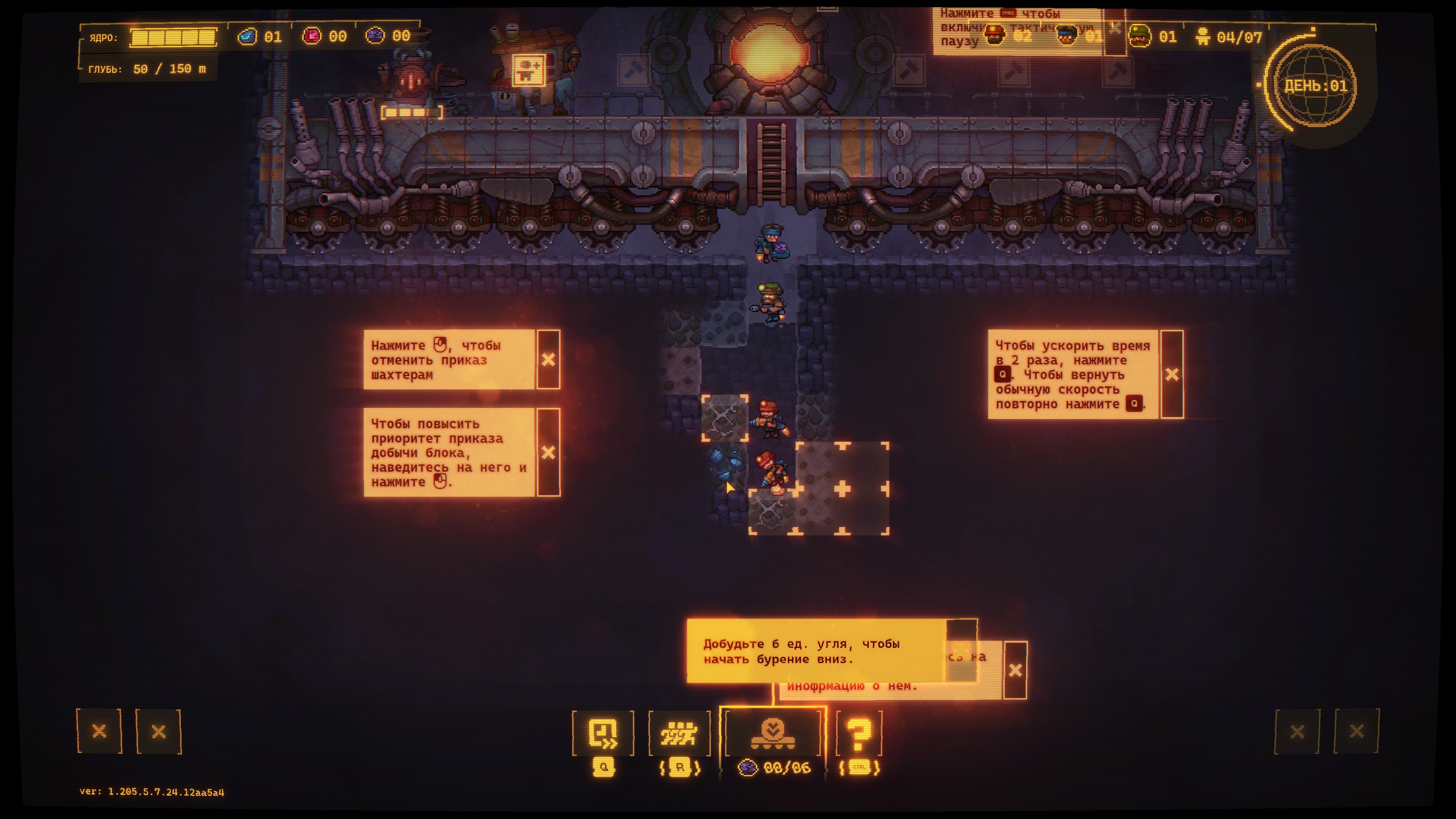Select the green-helmet miner class icon
Viewport: 1456px width, 819px height.
click(1139, 37)
